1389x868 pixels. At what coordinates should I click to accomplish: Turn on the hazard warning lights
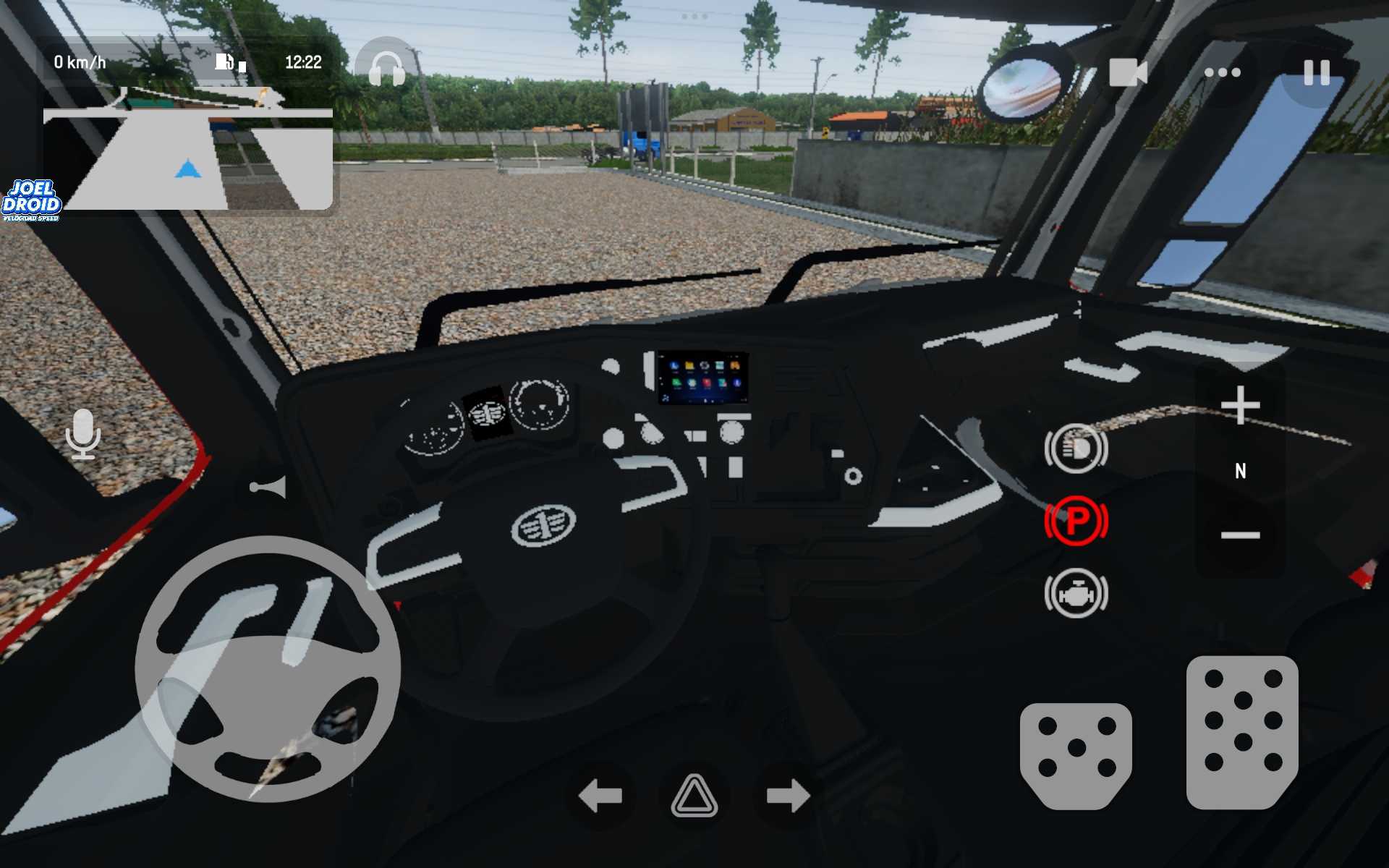click(694, 796)
